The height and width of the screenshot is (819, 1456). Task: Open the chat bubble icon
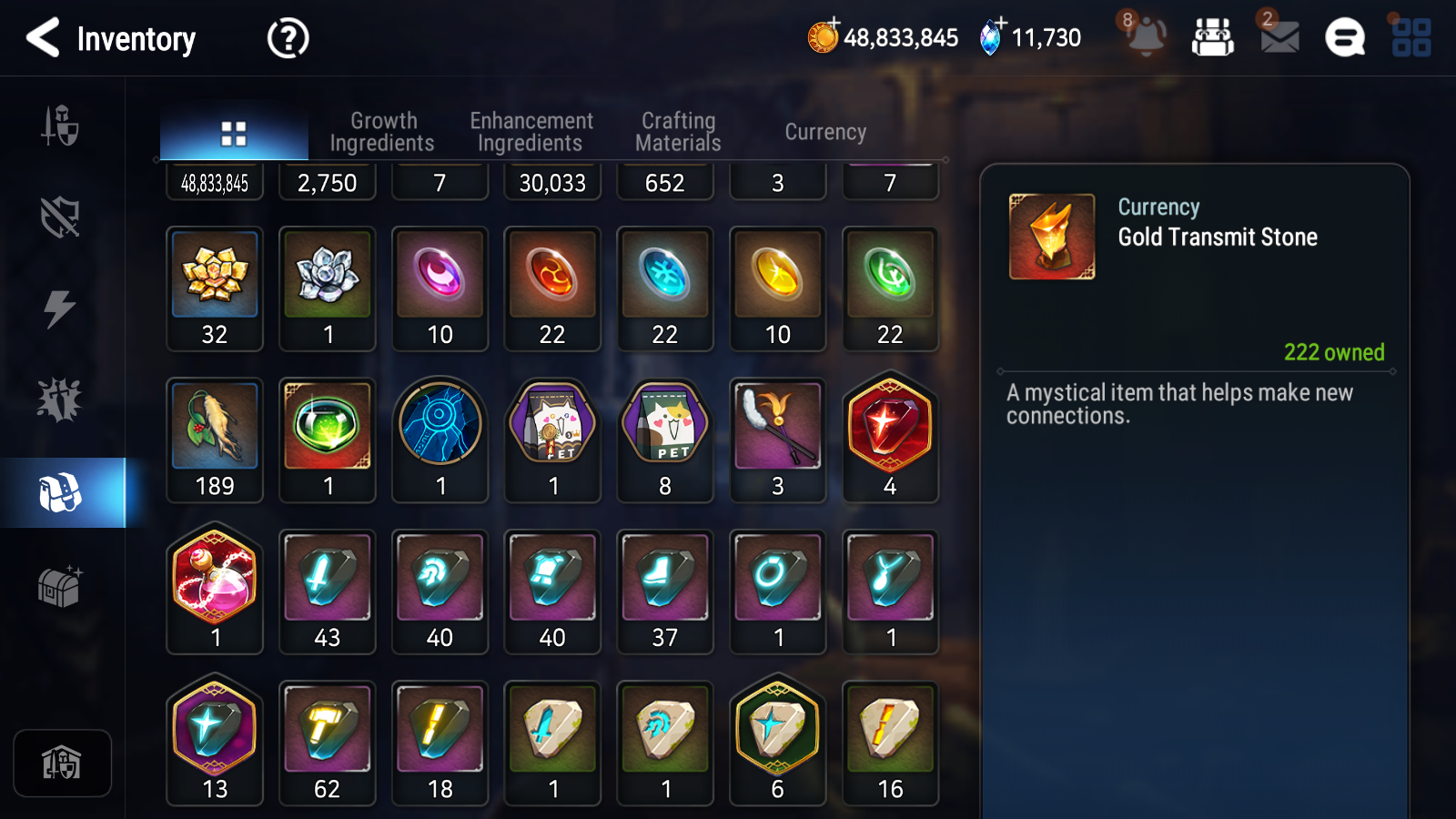1344,38
